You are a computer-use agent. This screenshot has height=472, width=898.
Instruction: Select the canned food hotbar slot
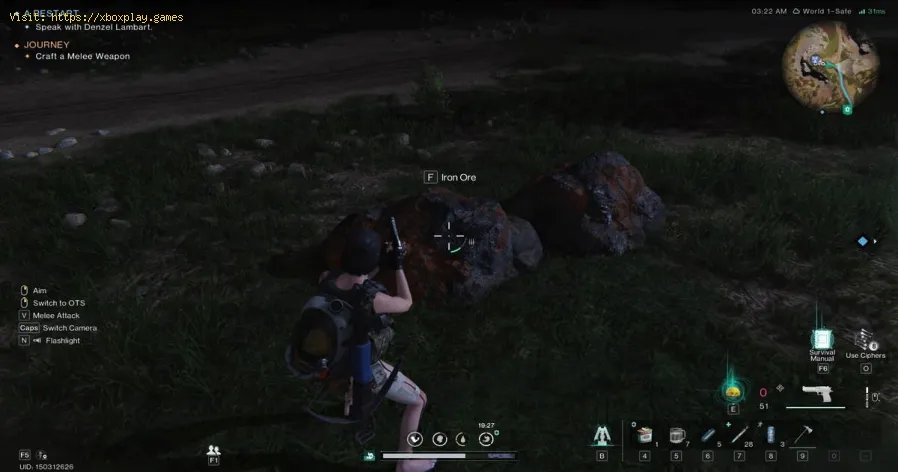[x=645, y=435]
